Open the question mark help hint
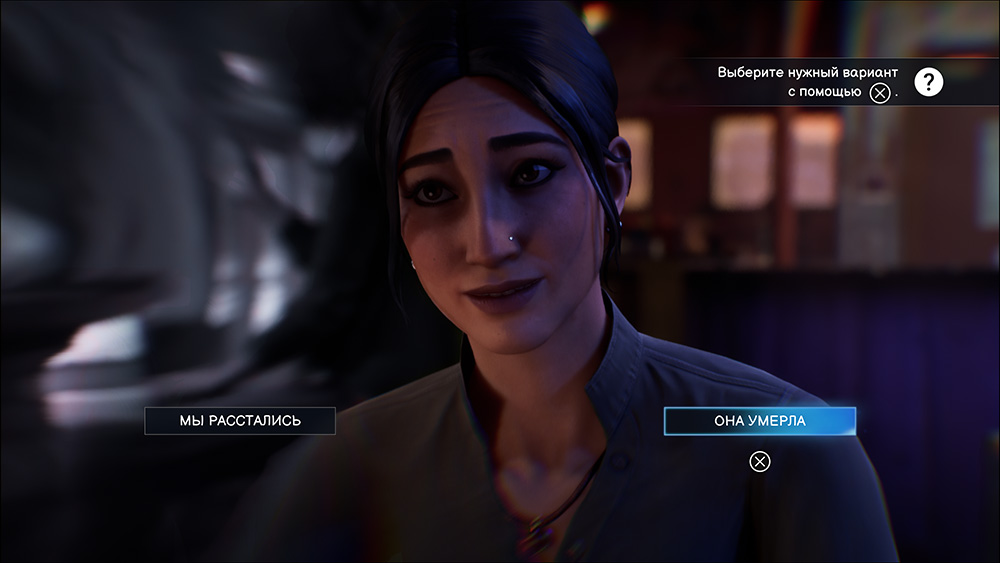This screenshot has height=563, width=1000. click(929, 82)
